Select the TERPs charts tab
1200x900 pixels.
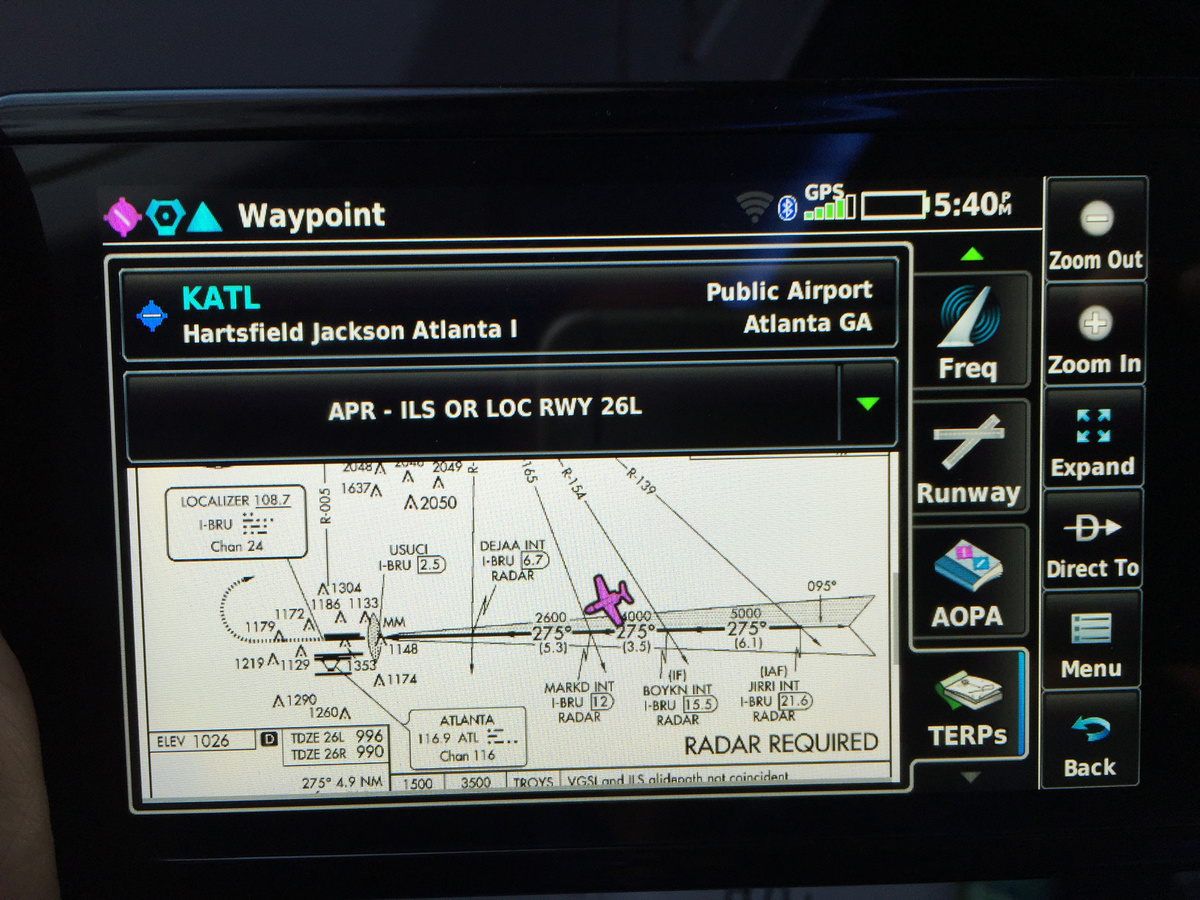[967, 706]
